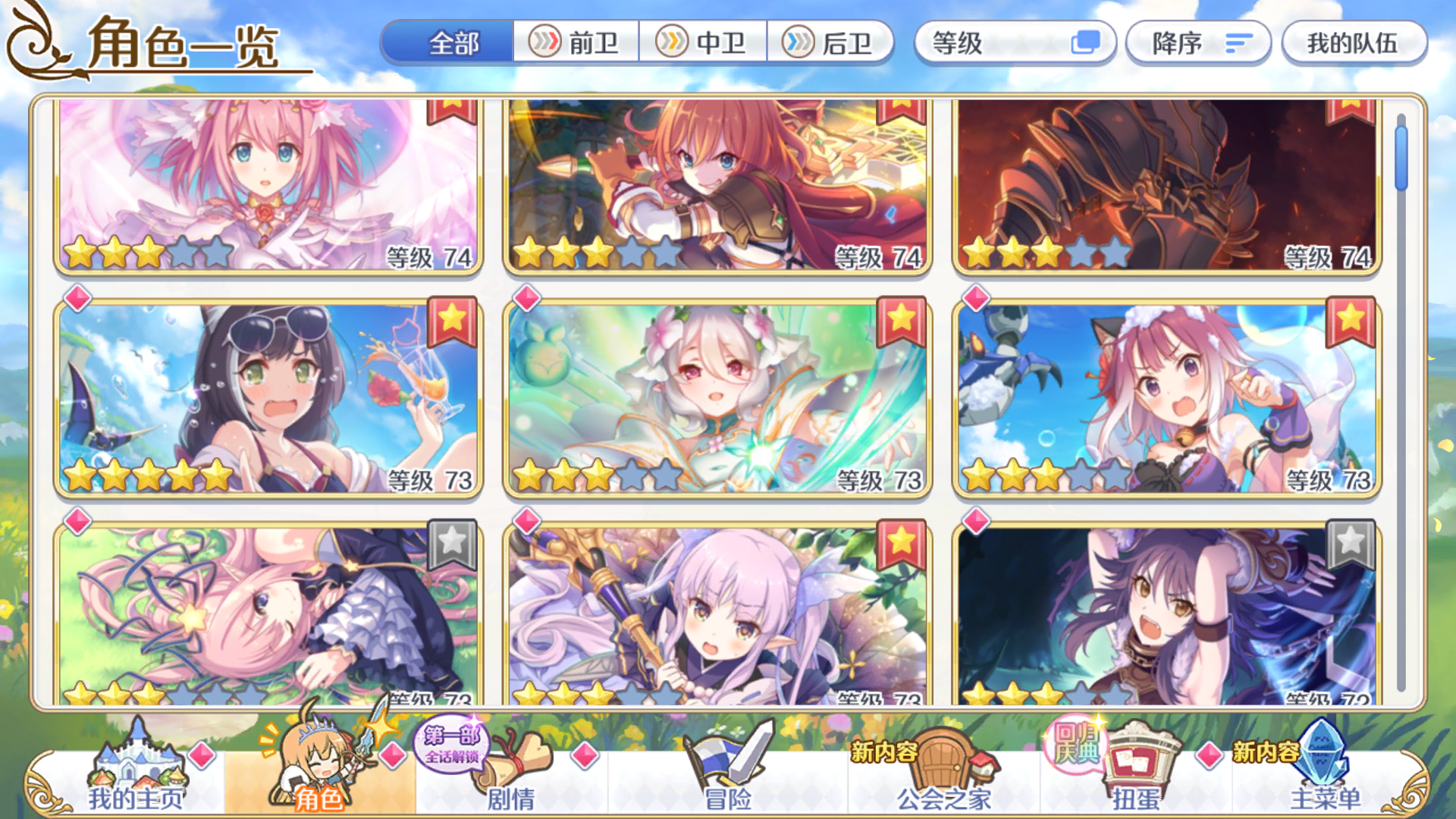The height and width of the screenshot is (819, 1456).
Task: Open the 等级 level sorting dropdown
Action: 1016,43
